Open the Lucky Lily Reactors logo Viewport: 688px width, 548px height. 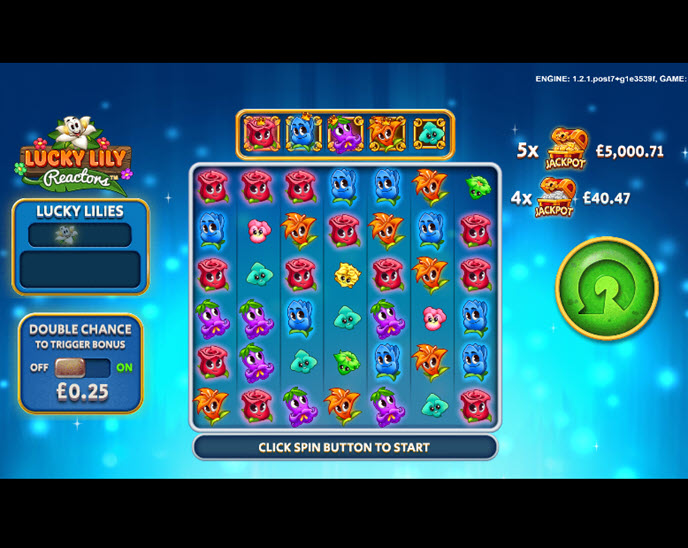pyautogui.click(x=72, y=160)
